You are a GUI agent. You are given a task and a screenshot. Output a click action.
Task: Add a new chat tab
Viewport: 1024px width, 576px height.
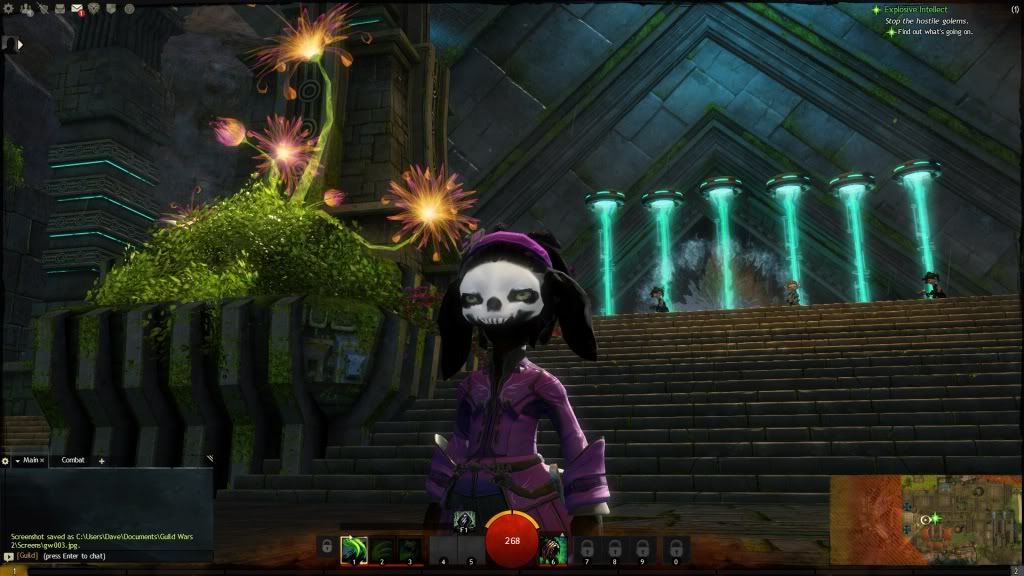[x=101, y=461]
